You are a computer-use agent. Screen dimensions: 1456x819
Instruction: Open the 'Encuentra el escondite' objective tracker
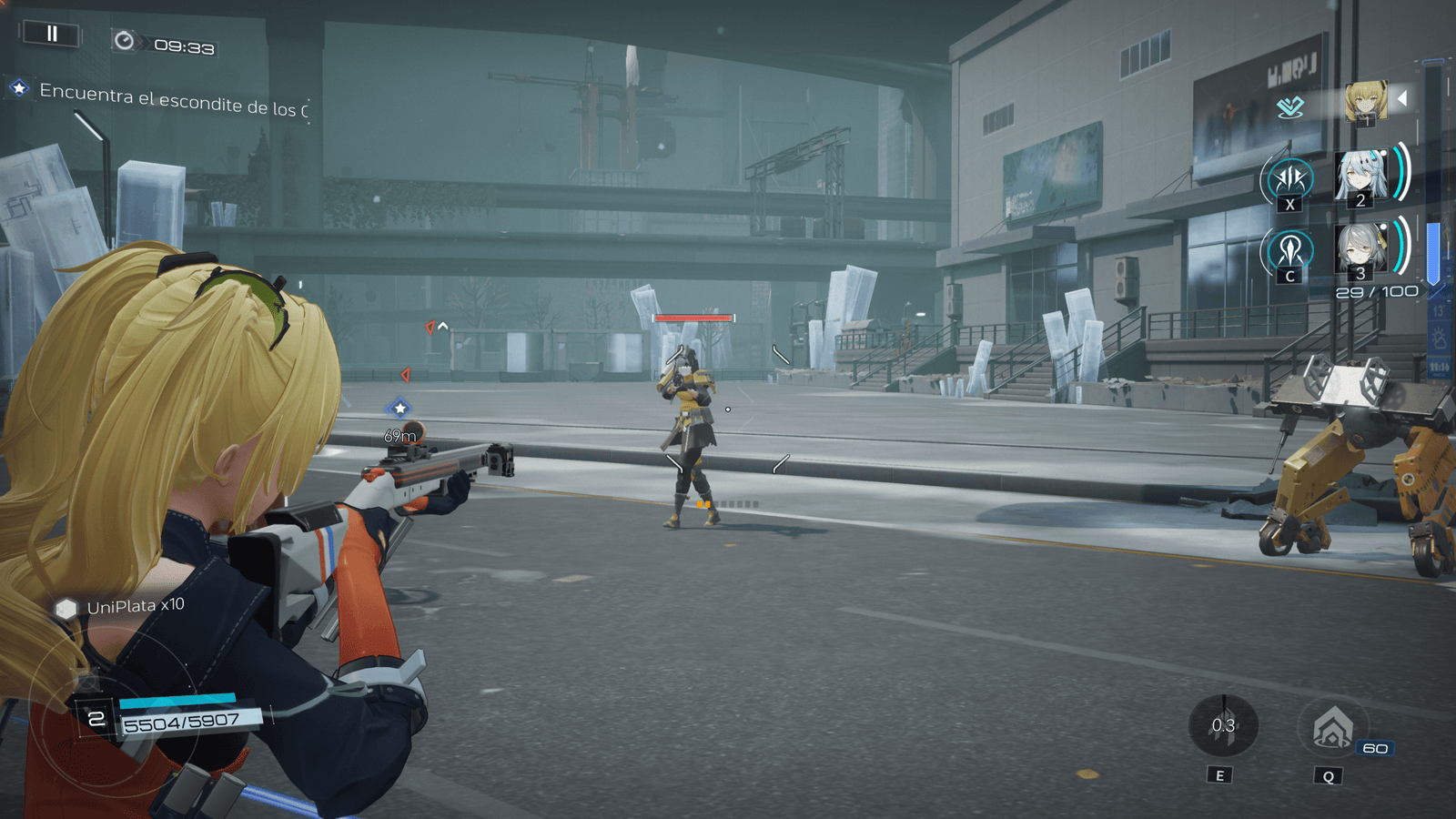pyautogui.click(x=164, y=100)
